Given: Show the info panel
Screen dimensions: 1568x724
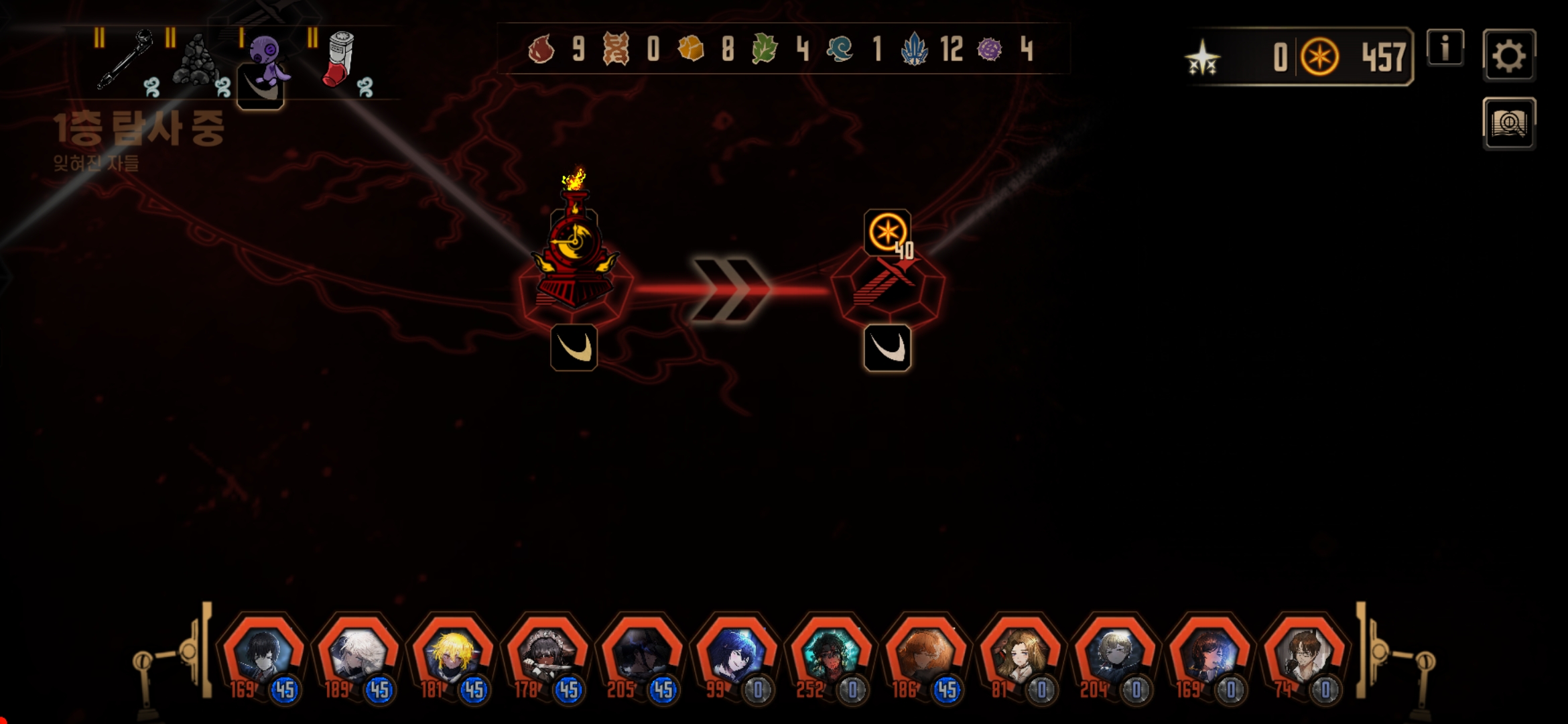Looking at the screenshot, I should [1445, 48].
